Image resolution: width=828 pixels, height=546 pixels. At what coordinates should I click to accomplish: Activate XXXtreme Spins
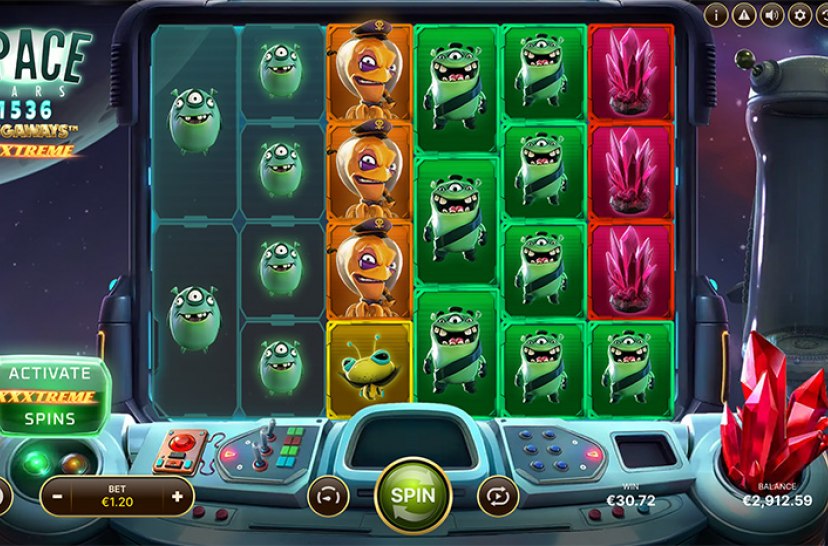tap(50, 396)
